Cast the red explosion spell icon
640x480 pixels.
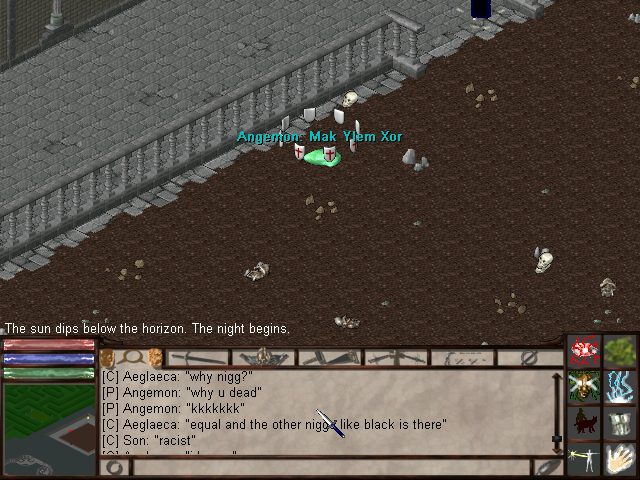[585, 351]
